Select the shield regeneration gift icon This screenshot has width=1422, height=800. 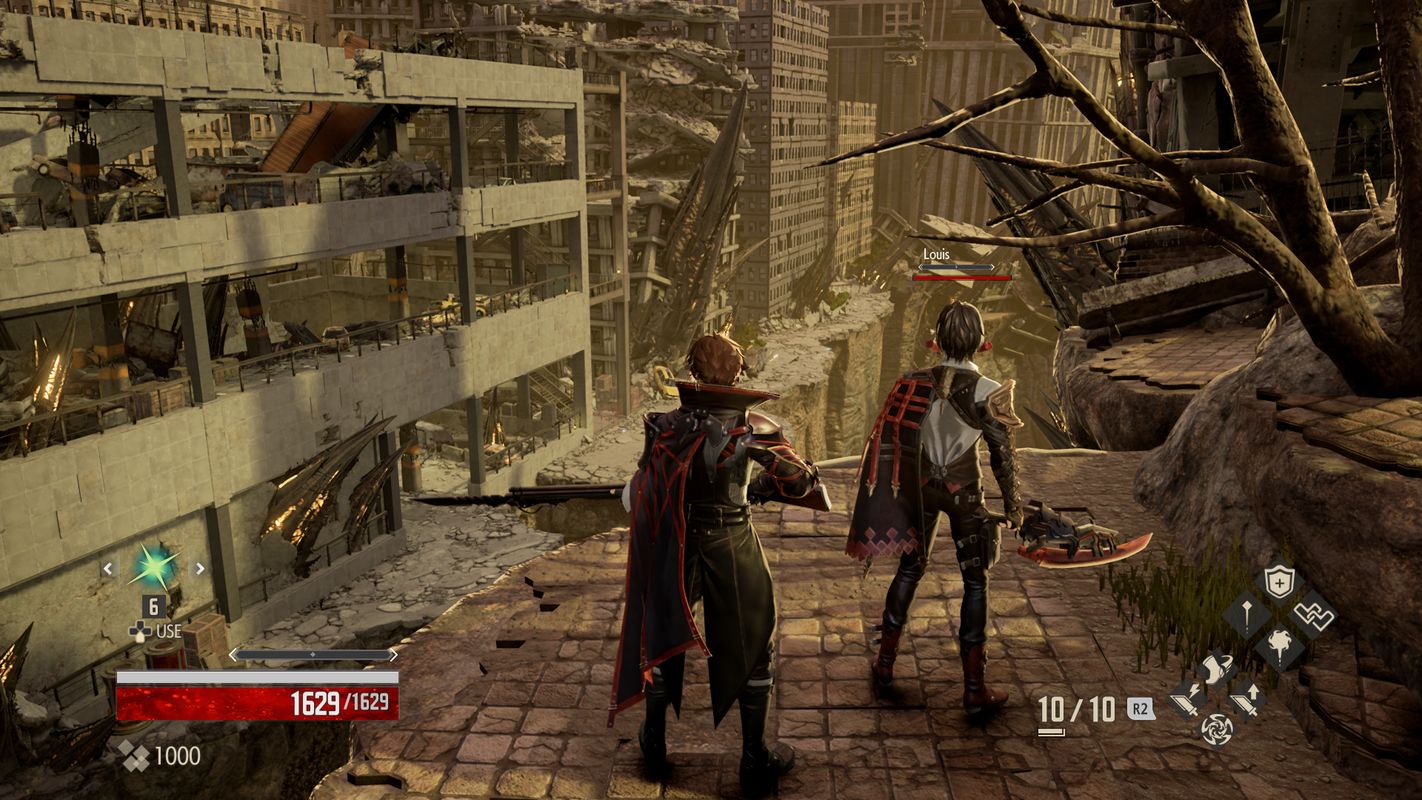(x=1279, y=580)
